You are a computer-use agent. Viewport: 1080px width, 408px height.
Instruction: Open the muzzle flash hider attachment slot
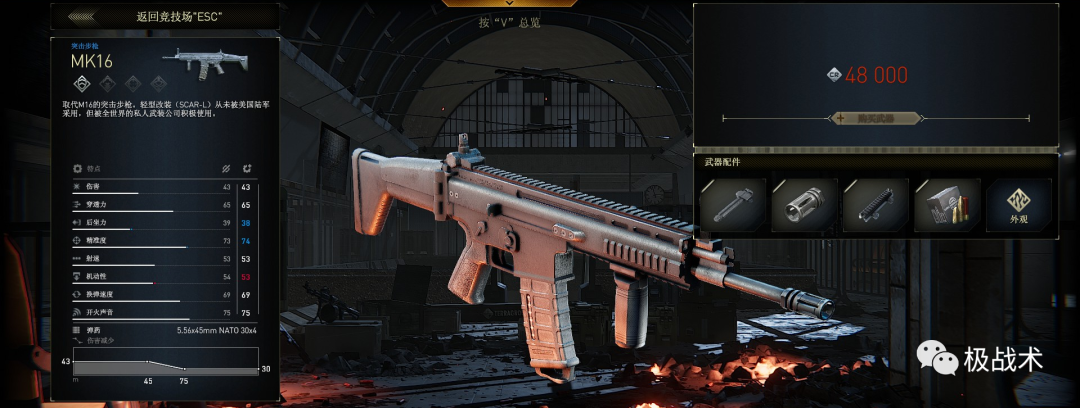click(803, 205)
